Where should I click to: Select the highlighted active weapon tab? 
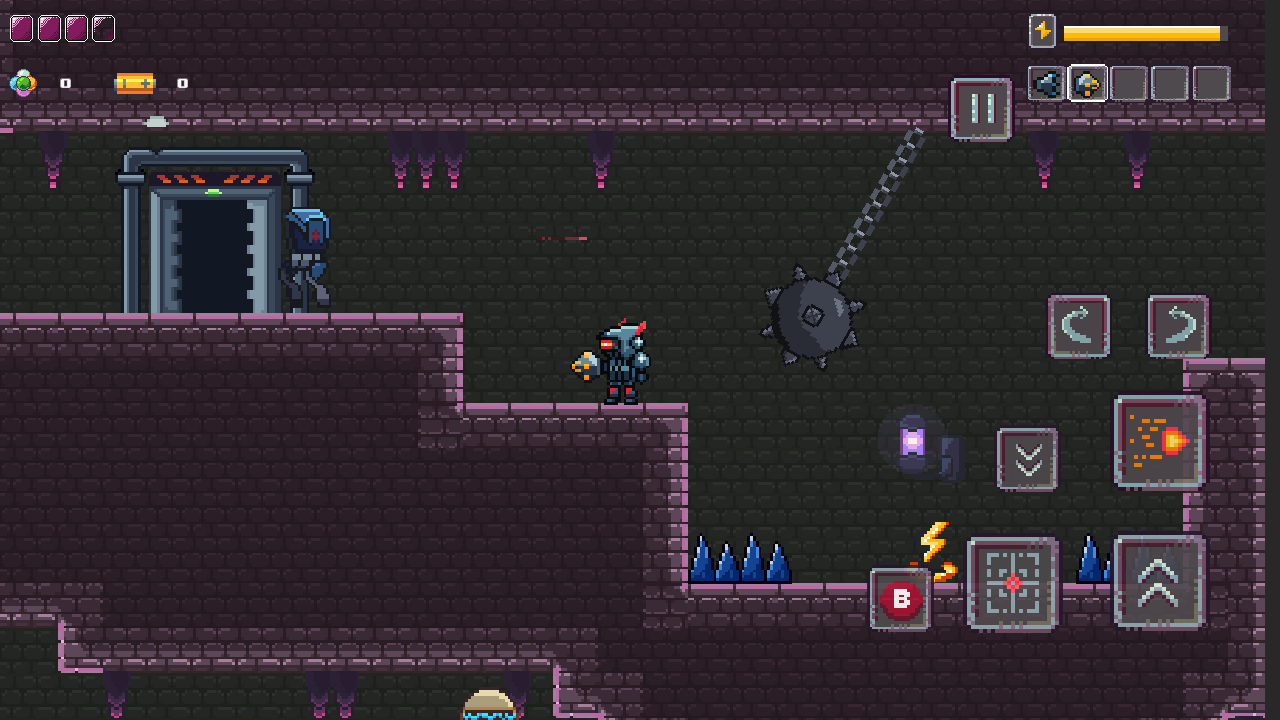click(x=1086, y=84)
